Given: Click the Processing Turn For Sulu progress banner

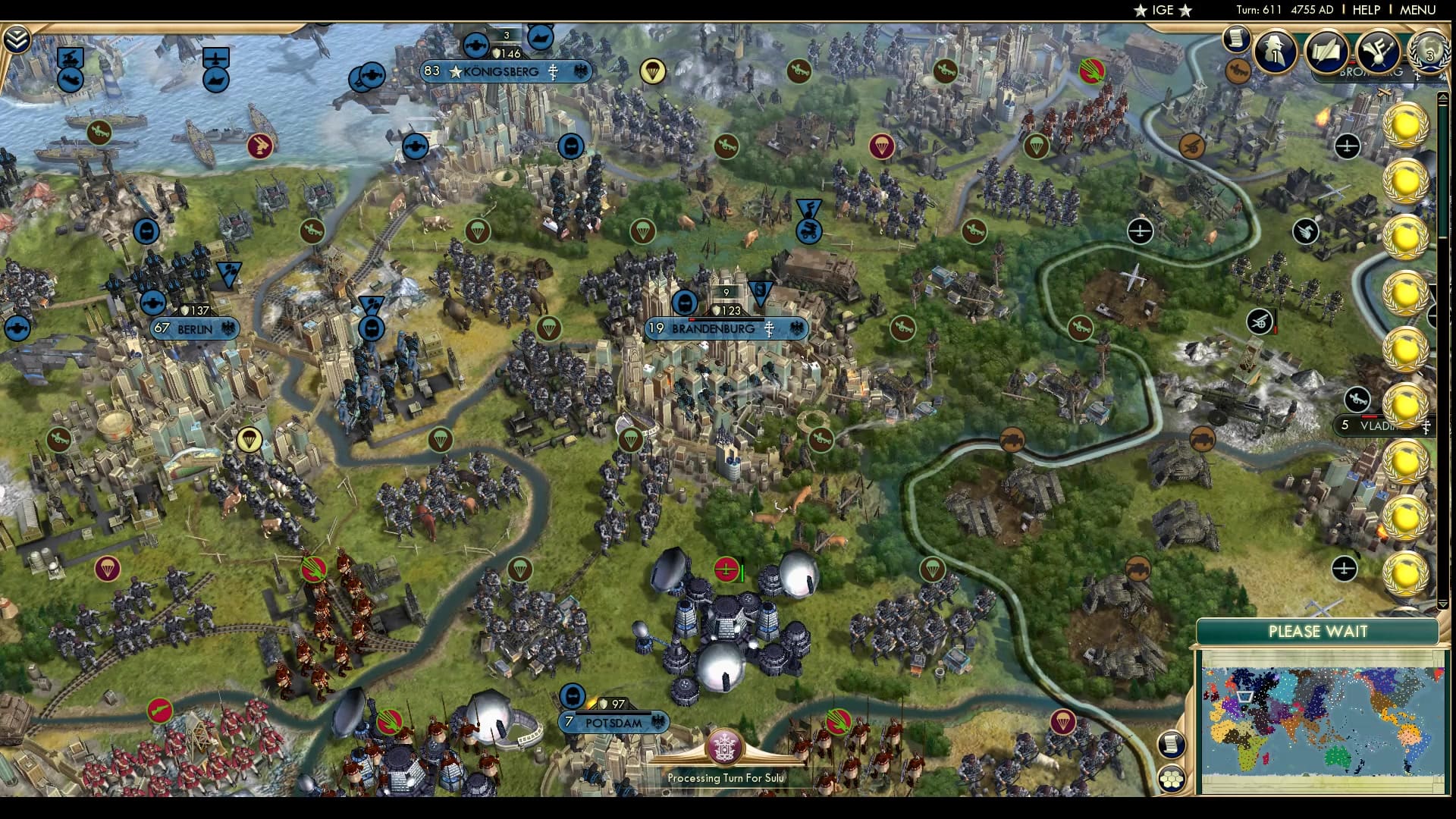Looking at the screenshot, I should (x=726, y=777).
